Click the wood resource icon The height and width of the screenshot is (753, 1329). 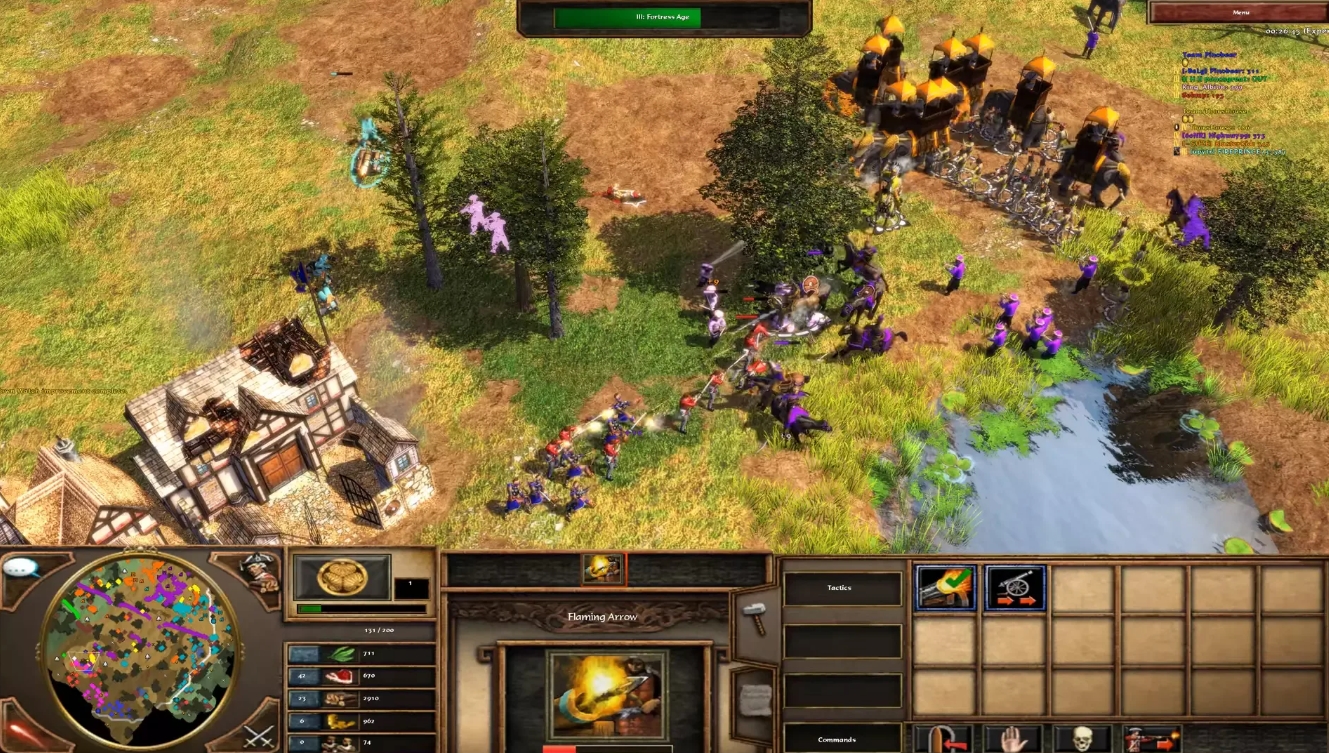click(x=340, y=700)
